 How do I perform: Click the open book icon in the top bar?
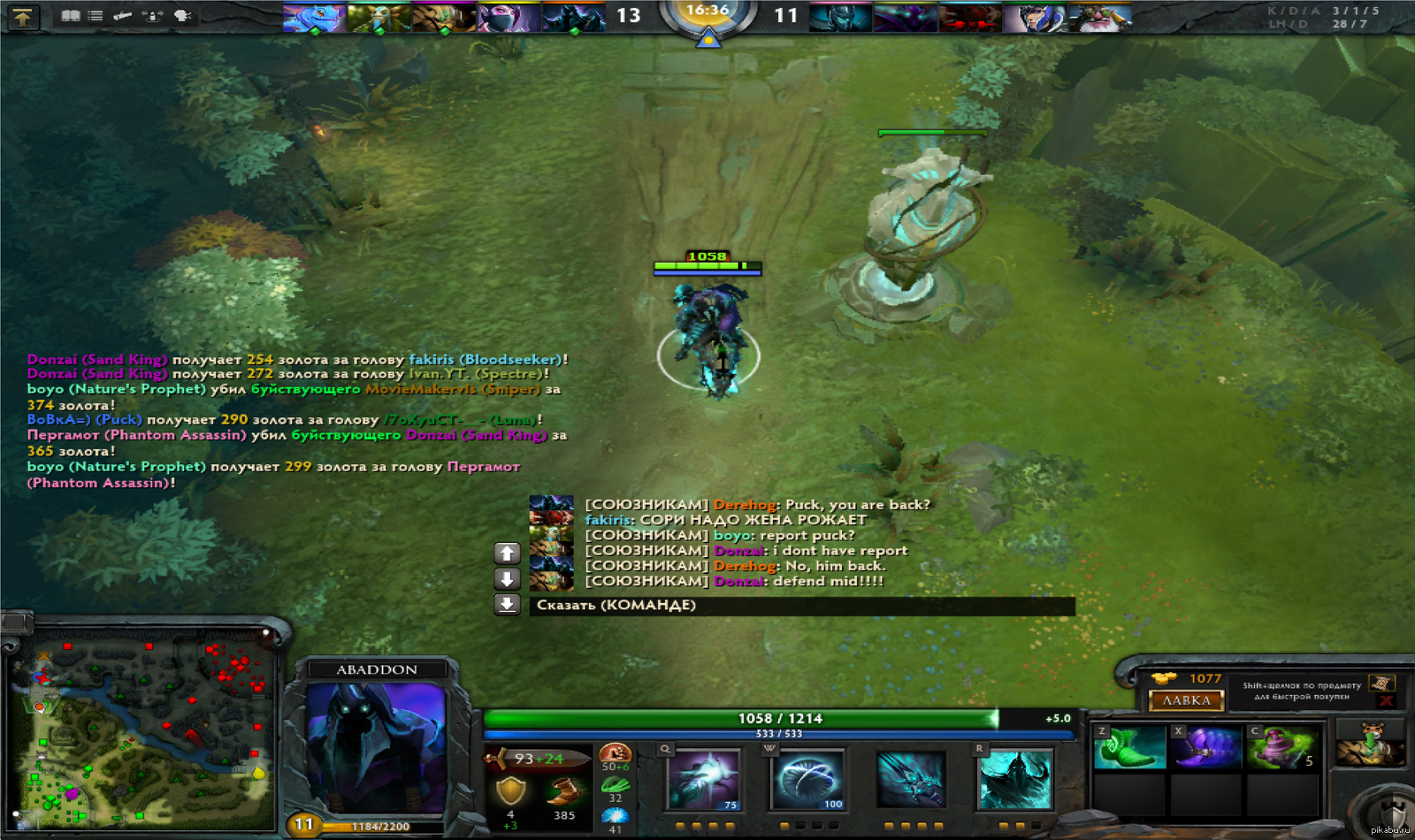(x=71, y=16)
